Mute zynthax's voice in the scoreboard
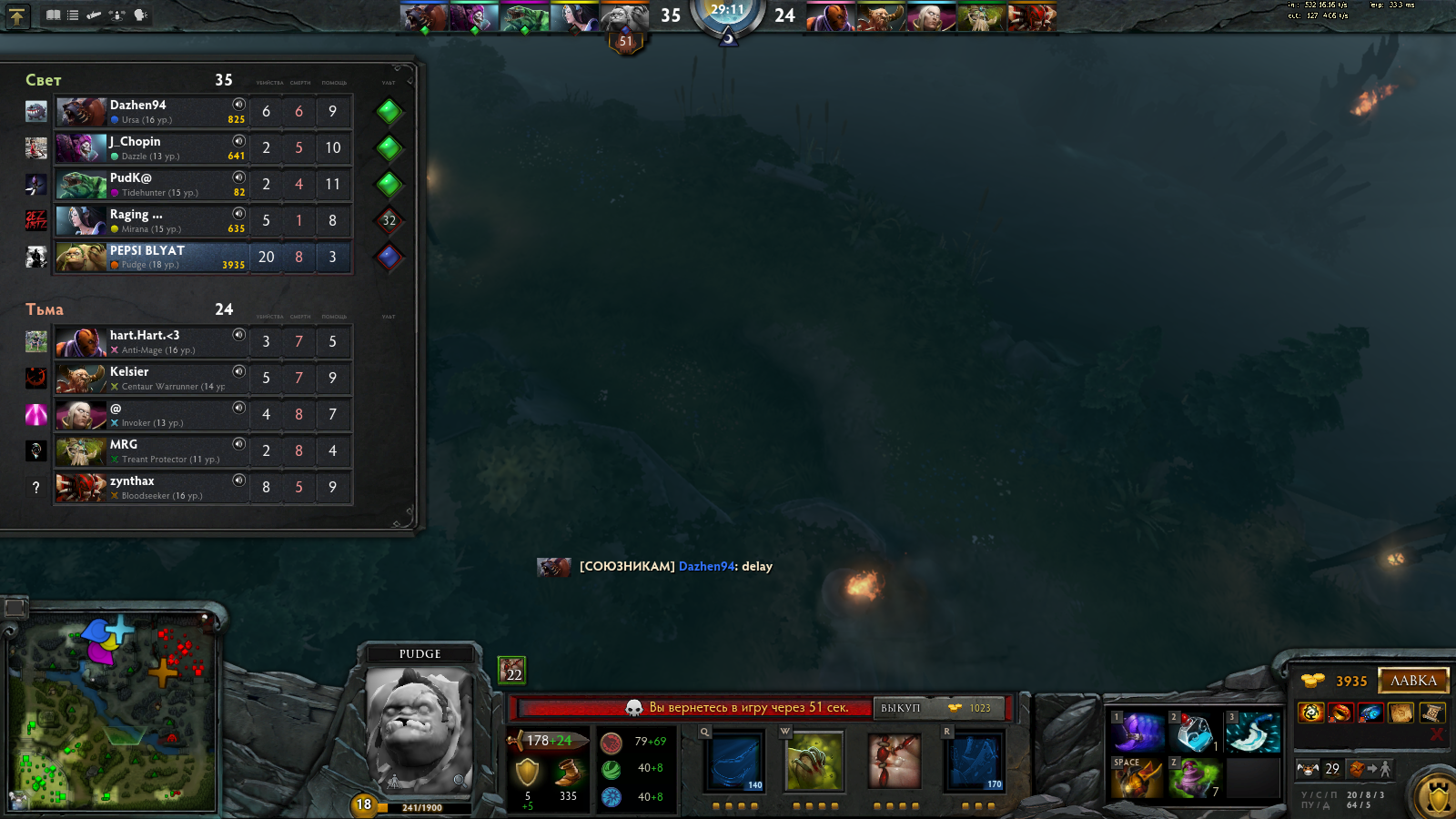 click(238, 480)
